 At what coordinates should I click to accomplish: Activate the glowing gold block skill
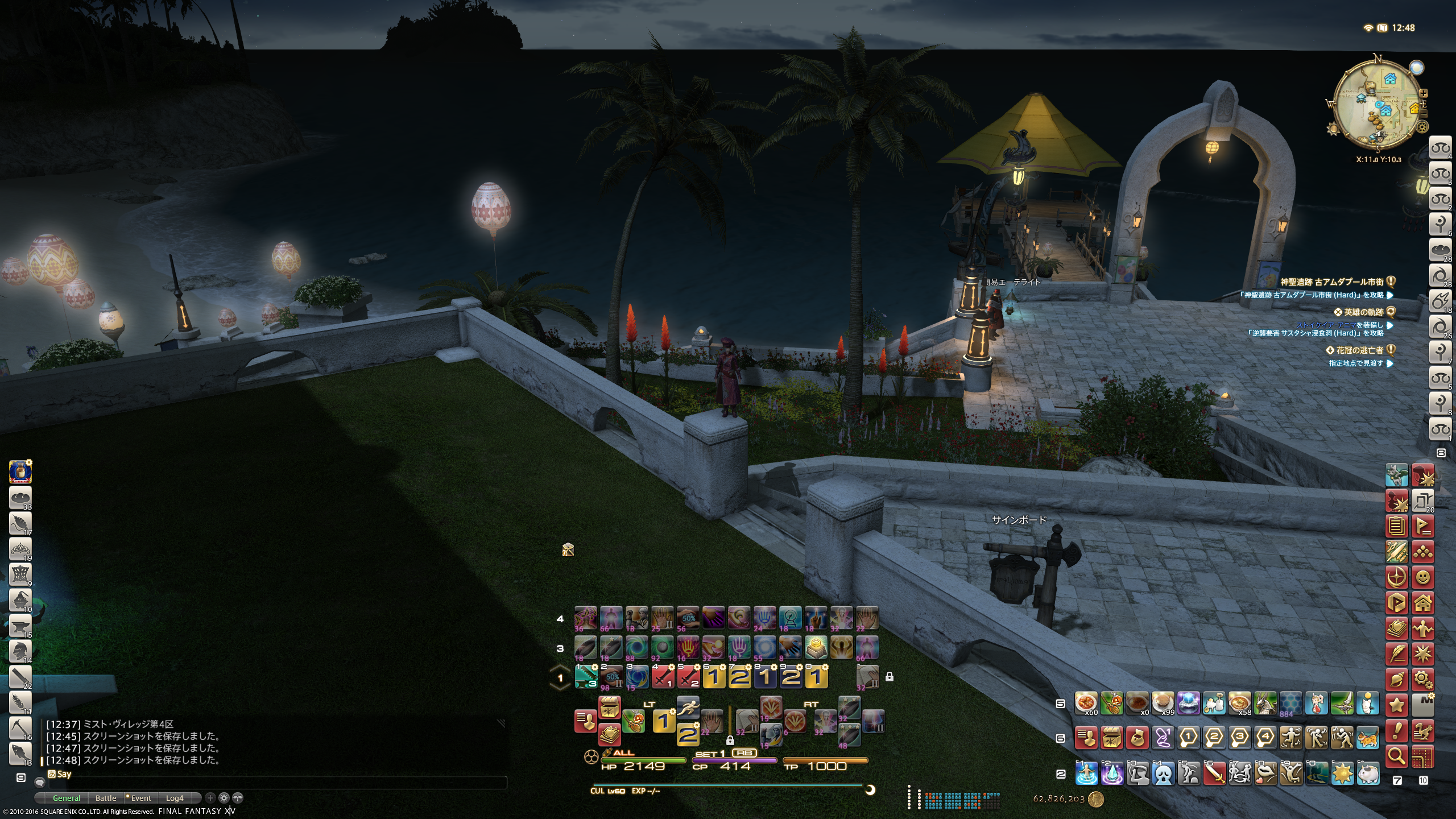[816, 647]
